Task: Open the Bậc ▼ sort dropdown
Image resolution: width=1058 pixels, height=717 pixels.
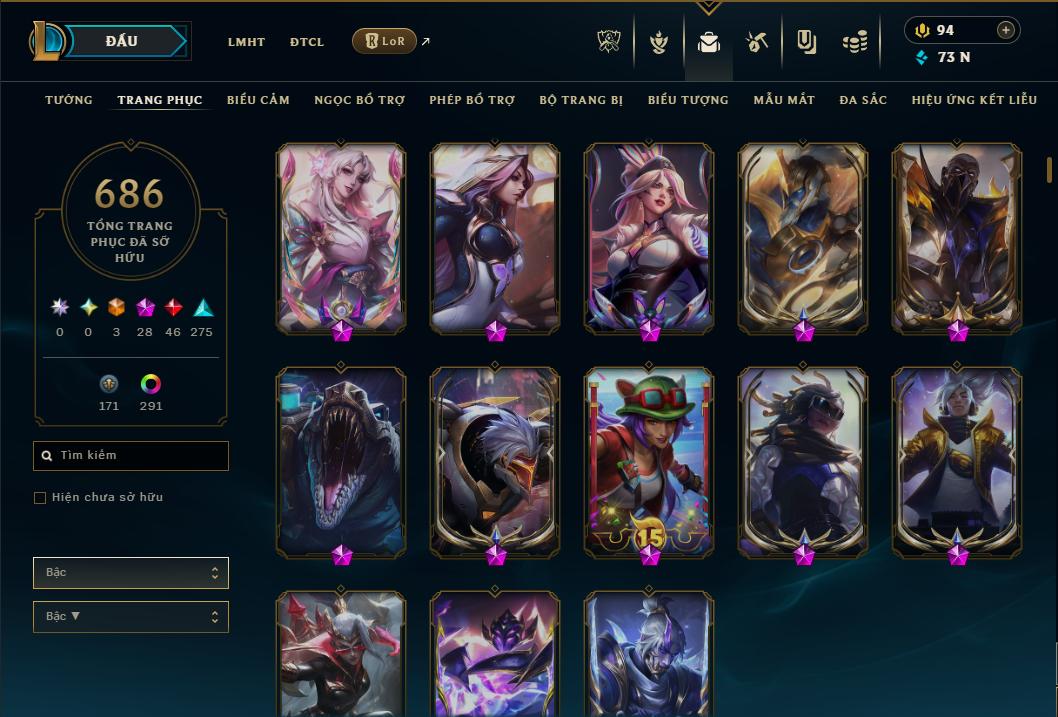Action: pos(131,616)
